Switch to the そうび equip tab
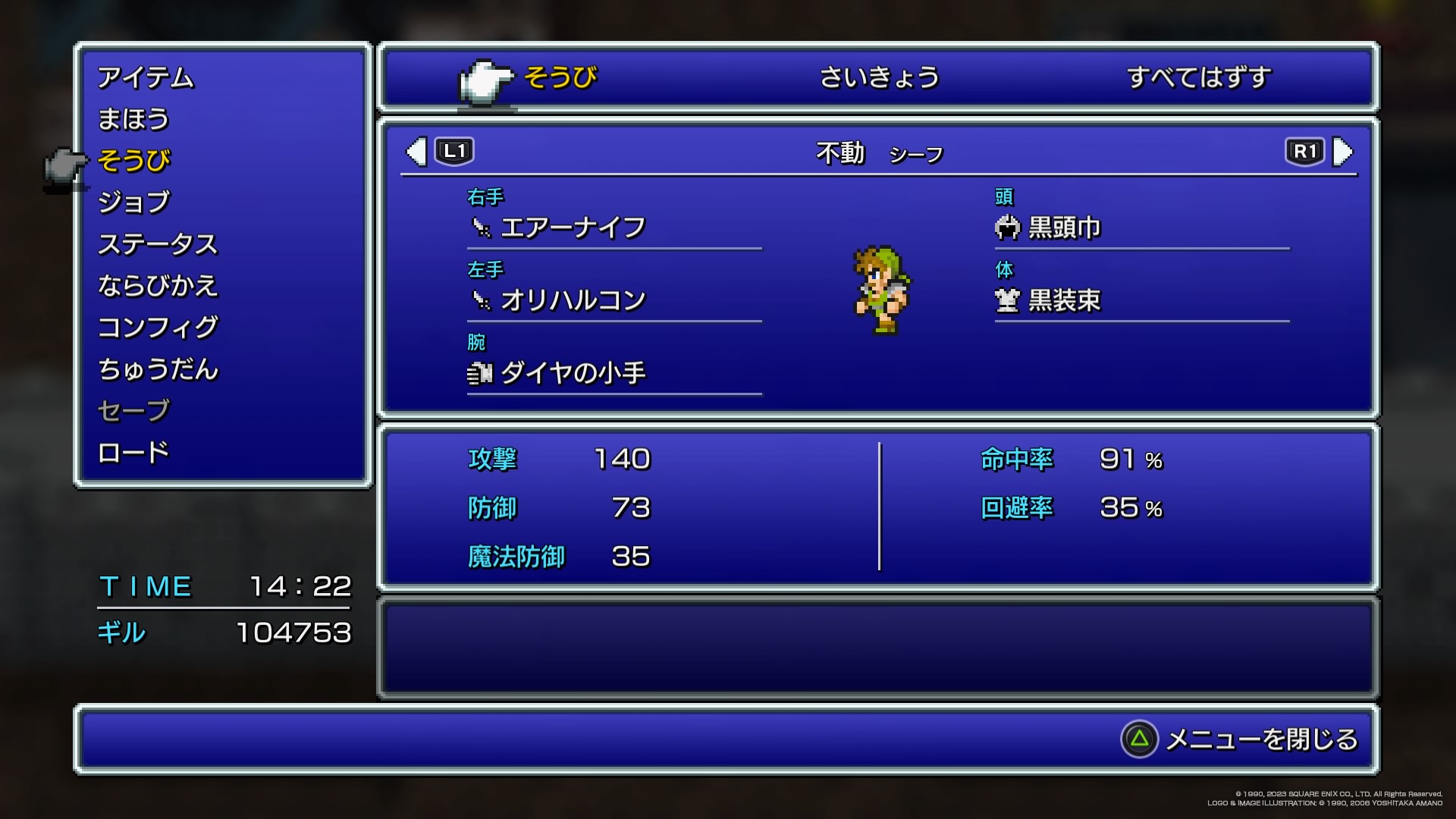This screenshot has width=1456, height=819. point(560,77)
